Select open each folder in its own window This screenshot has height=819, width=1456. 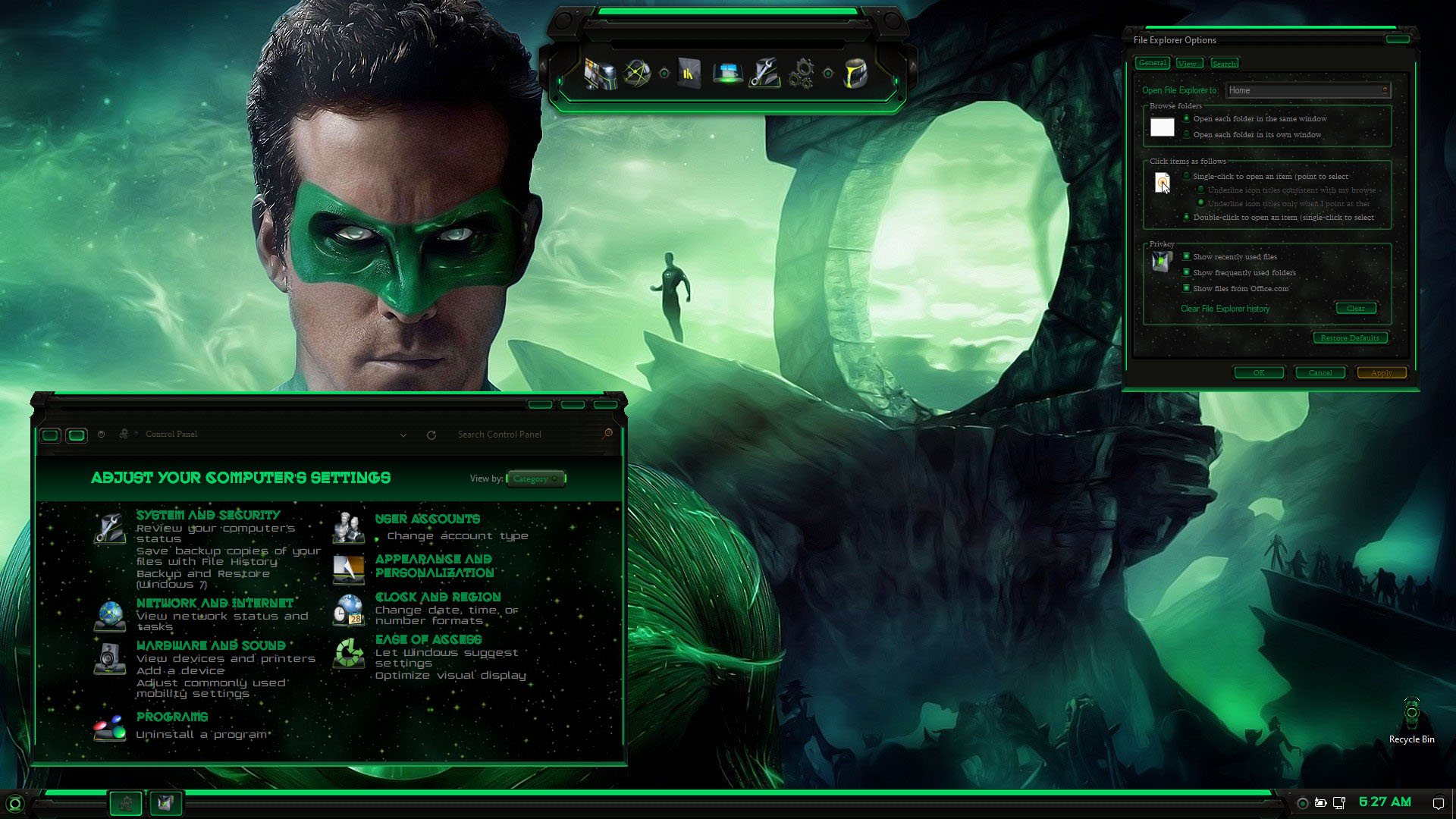pyautogui.click(x=1187, y=135)
